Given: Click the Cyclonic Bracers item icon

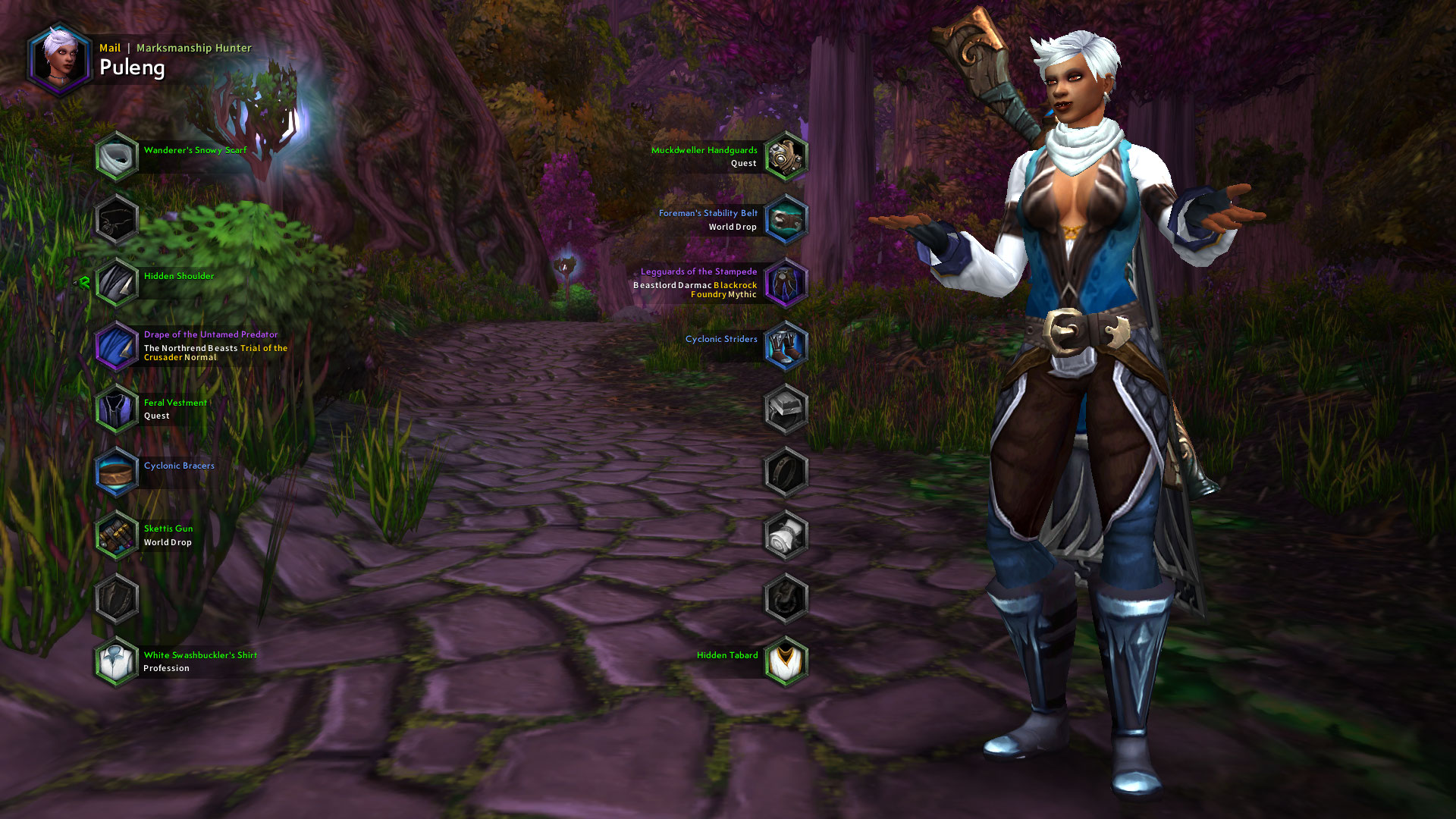Looking at the screenshot, I should coord(116,472).
